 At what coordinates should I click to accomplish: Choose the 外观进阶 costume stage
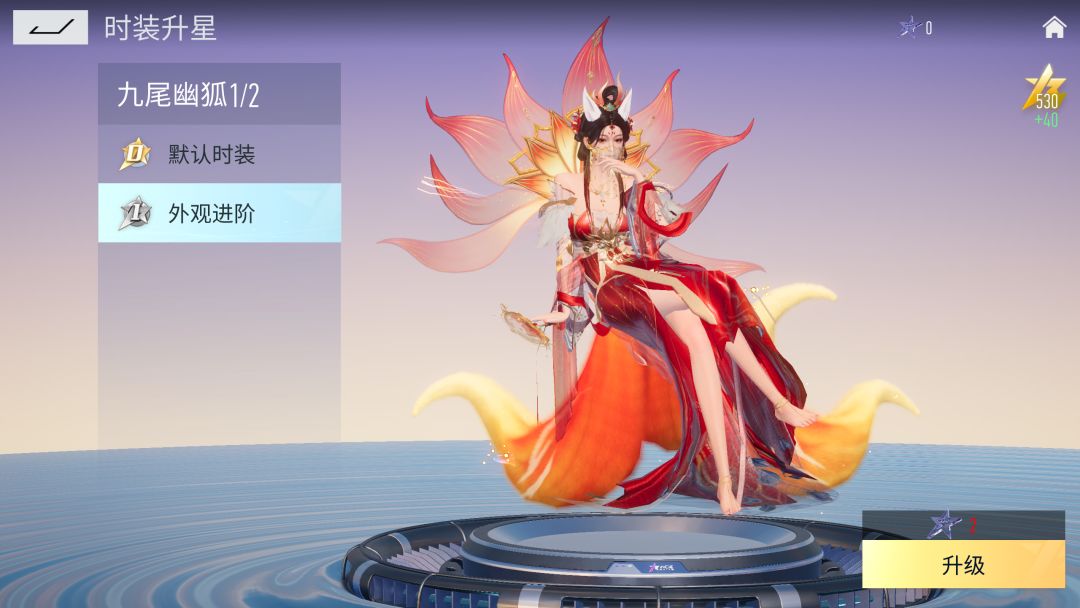tap(219, 213)
